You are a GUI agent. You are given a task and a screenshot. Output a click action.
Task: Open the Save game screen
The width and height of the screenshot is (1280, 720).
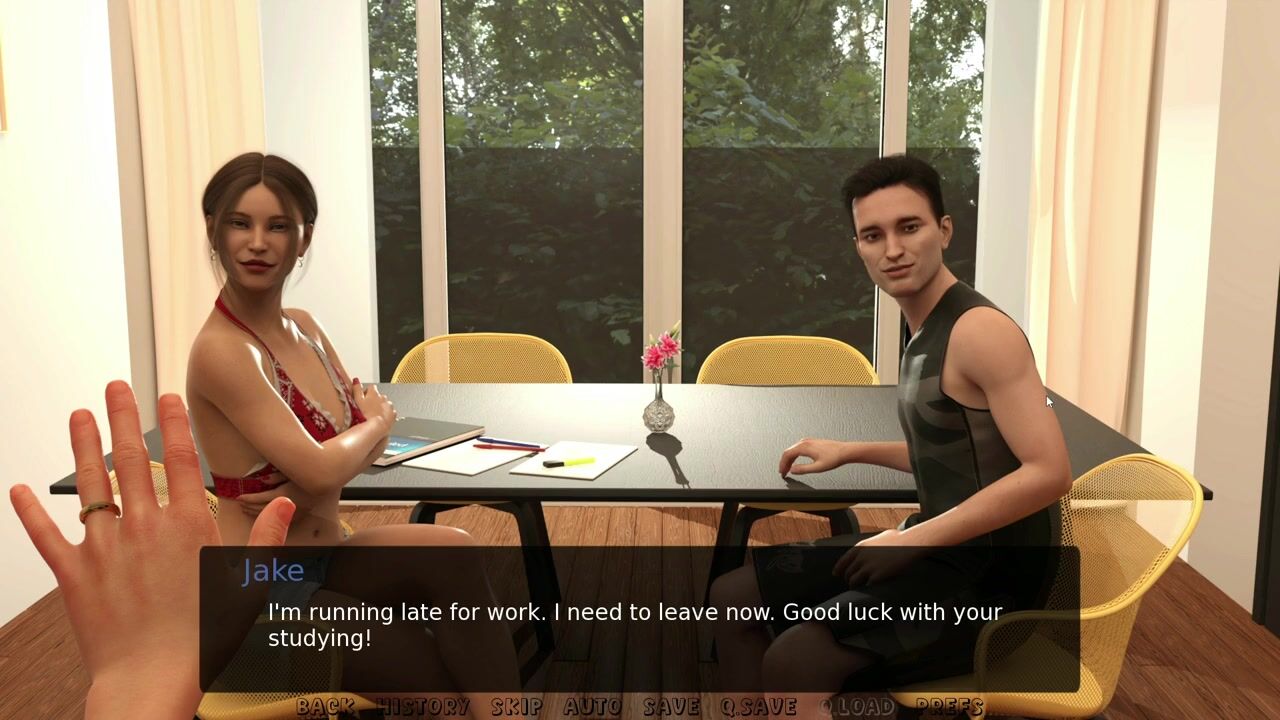pyautogui.click(x=671, y=706)
